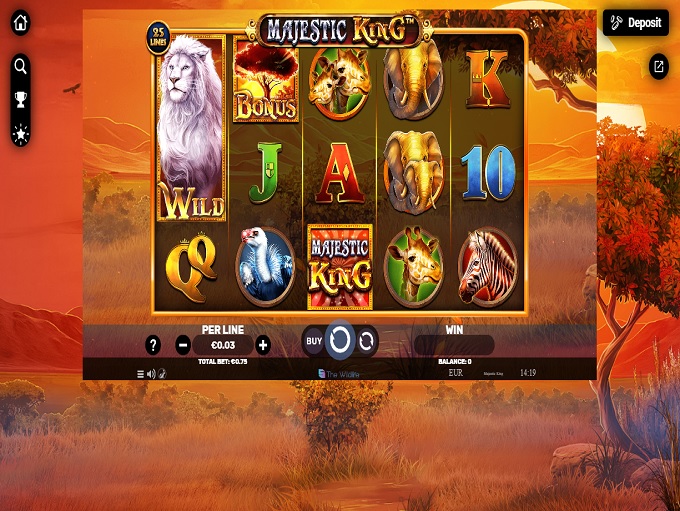
Task: Open the search magnifier icon
Action: pyautogui.click(x=20, y=66)
